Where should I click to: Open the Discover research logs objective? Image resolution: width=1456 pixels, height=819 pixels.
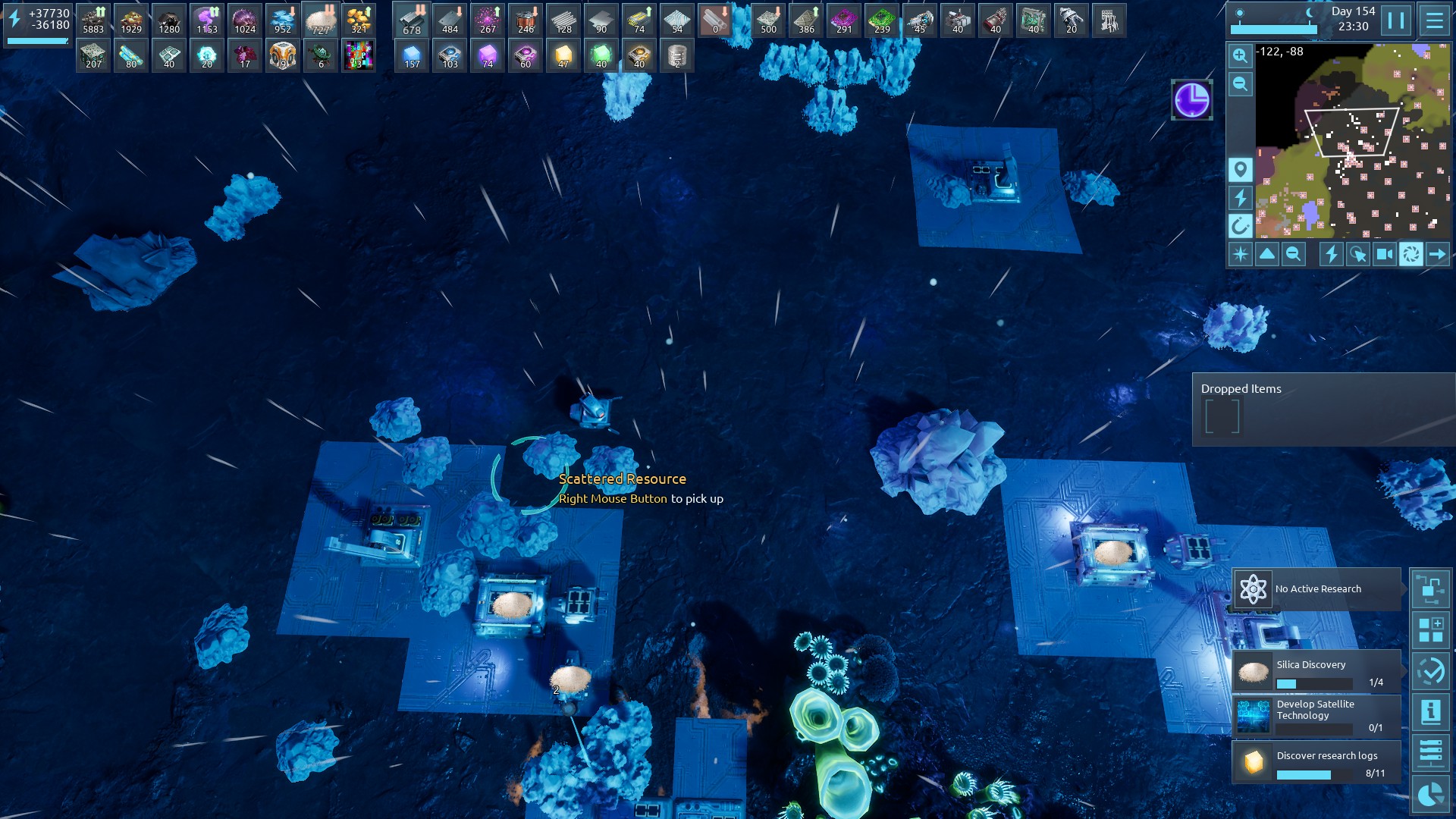coord(1316,762)
